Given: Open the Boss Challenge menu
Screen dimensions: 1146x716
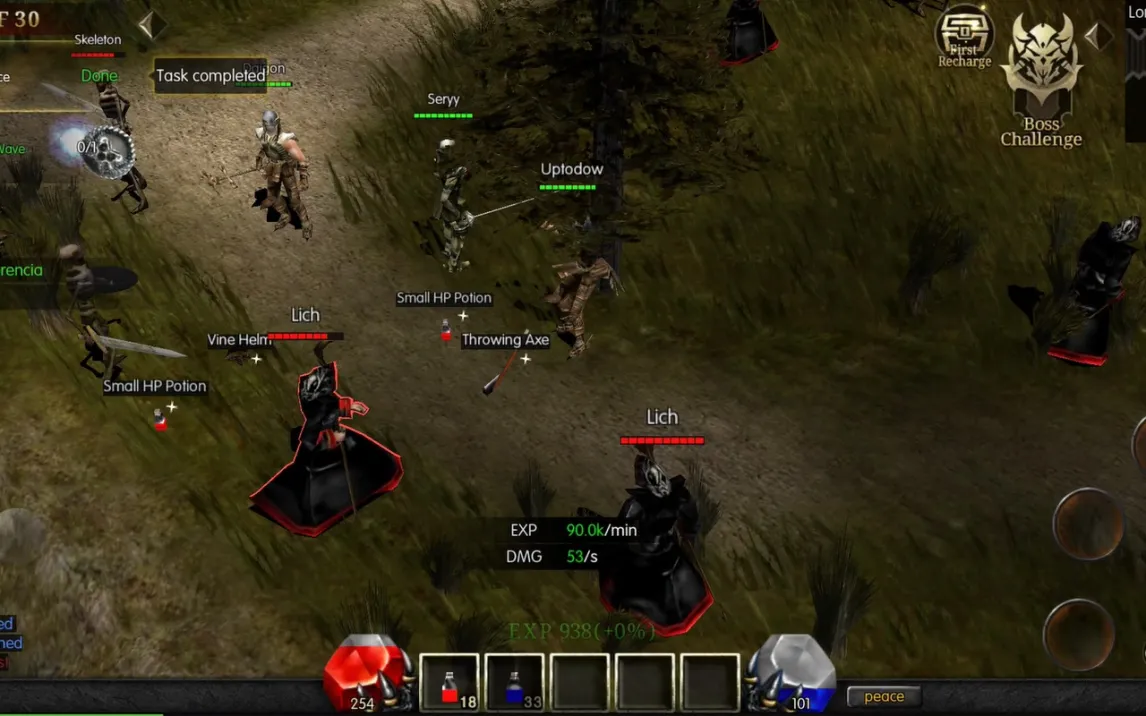Looking at the screenshot, I should (1041, 82).
